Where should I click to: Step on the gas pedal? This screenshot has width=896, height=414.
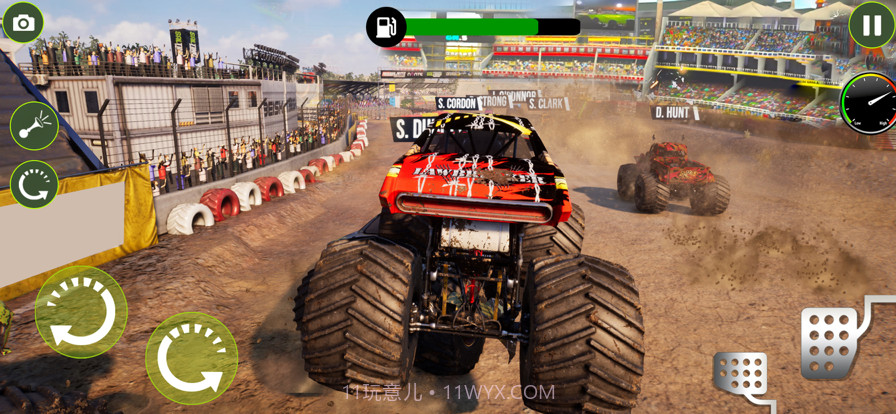829,339
